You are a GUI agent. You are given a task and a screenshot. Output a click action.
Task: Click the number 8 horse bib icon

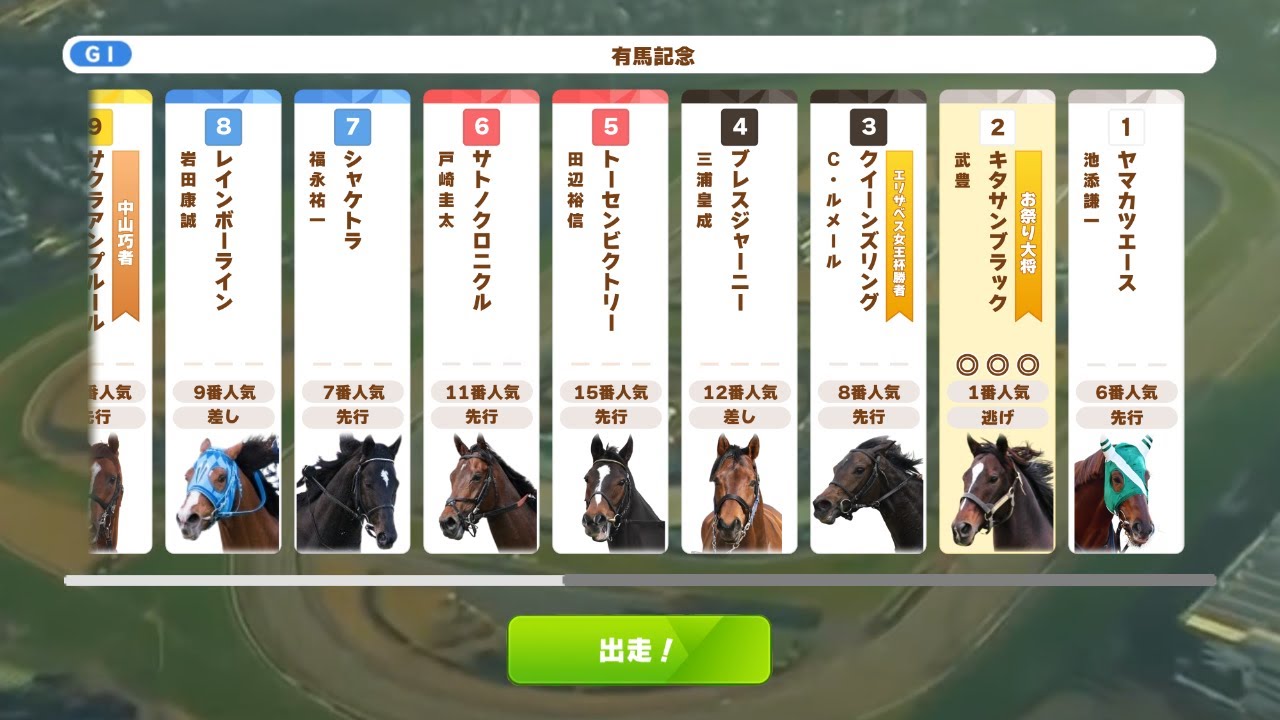pyautogui.click(x=223, y=127)
